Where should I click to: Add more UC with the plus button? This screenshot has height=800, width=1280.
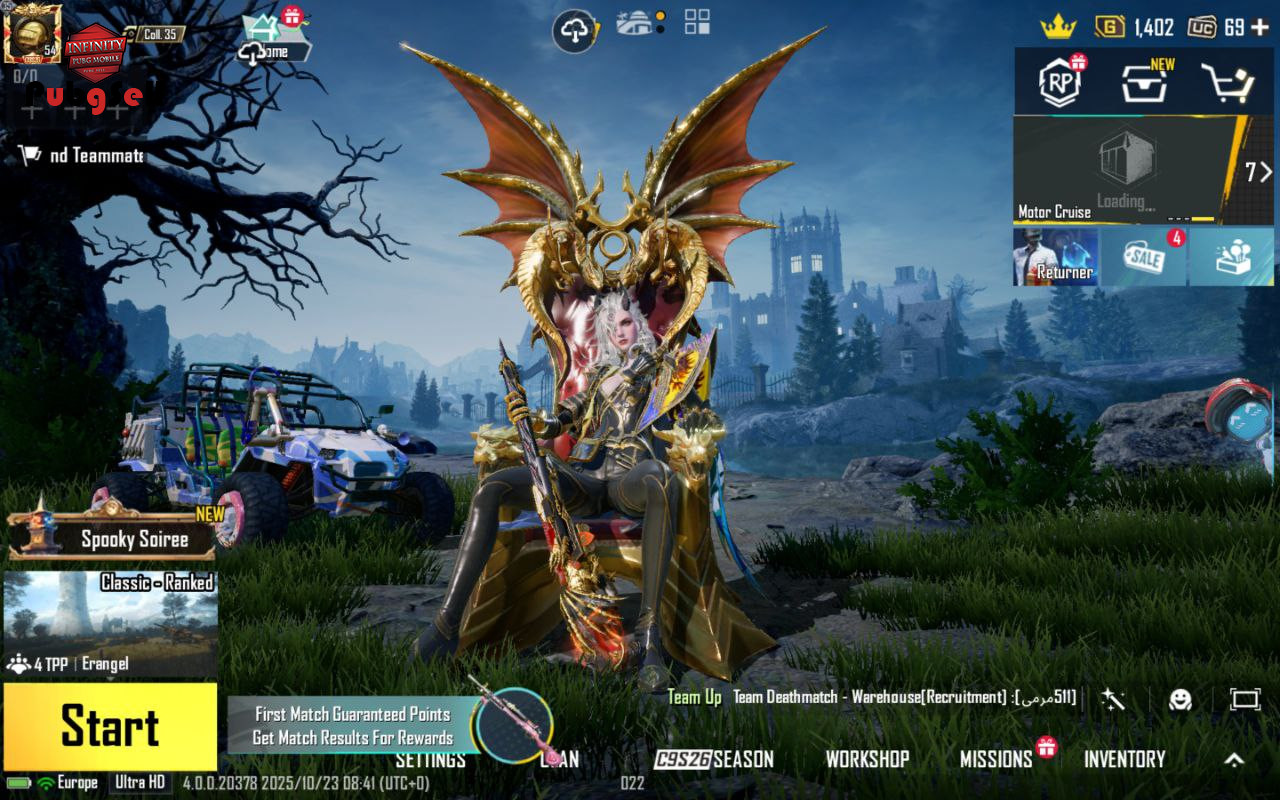[1260, 27]
